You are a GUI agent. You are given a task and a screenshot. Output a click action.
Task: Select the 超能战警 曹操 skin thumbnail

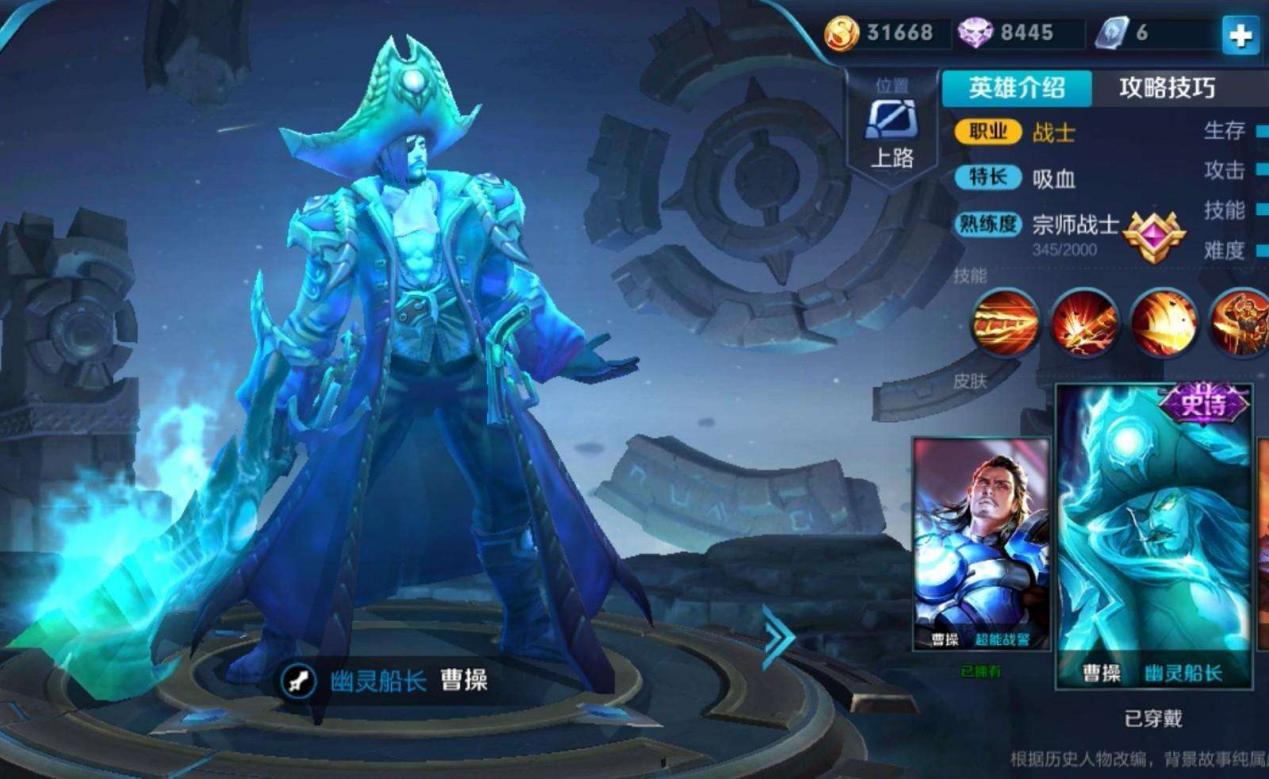[x=981, y=543]
